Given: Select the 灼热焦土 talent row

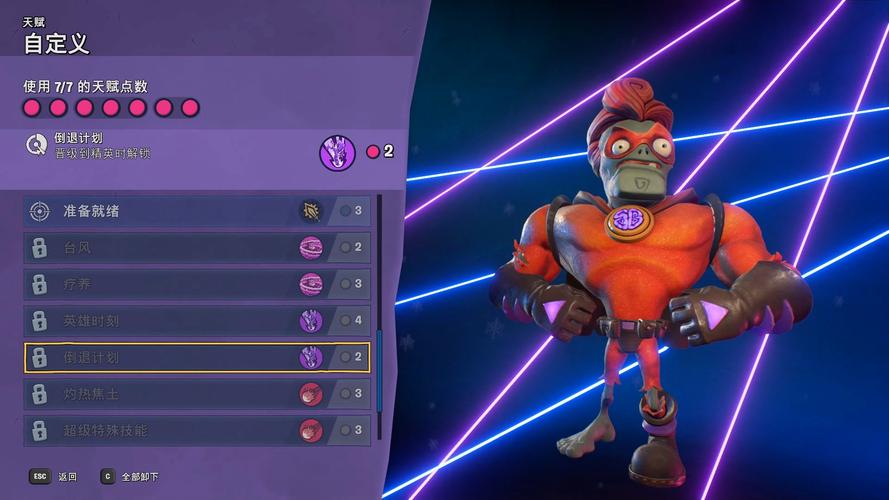Looking at the screenshot, I should point(196,394).
